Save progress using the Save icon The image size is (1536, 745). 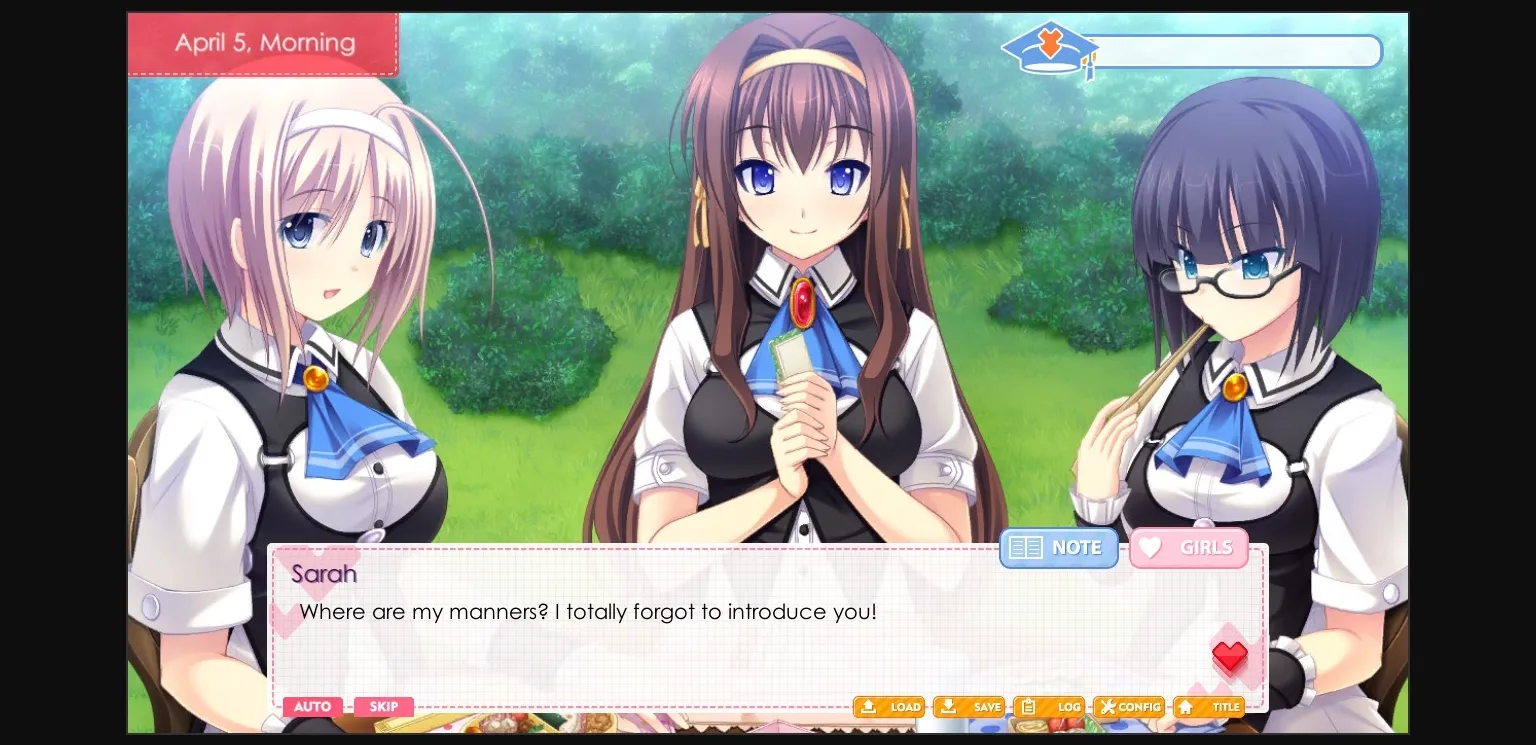(x=968, y=707)
